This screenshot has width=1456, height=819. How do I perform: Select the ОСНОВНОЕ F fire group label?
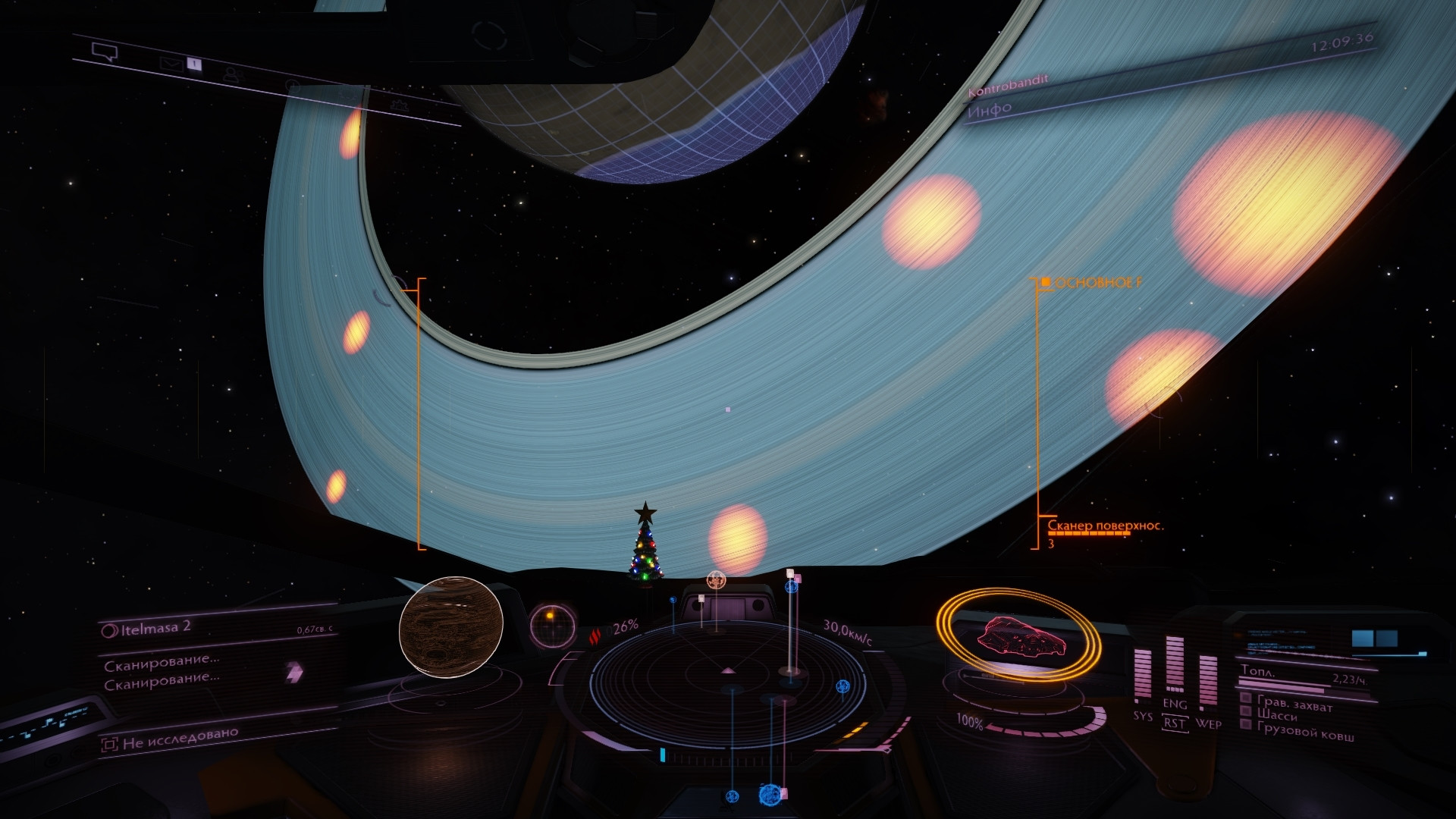[x=1097, y=283]
